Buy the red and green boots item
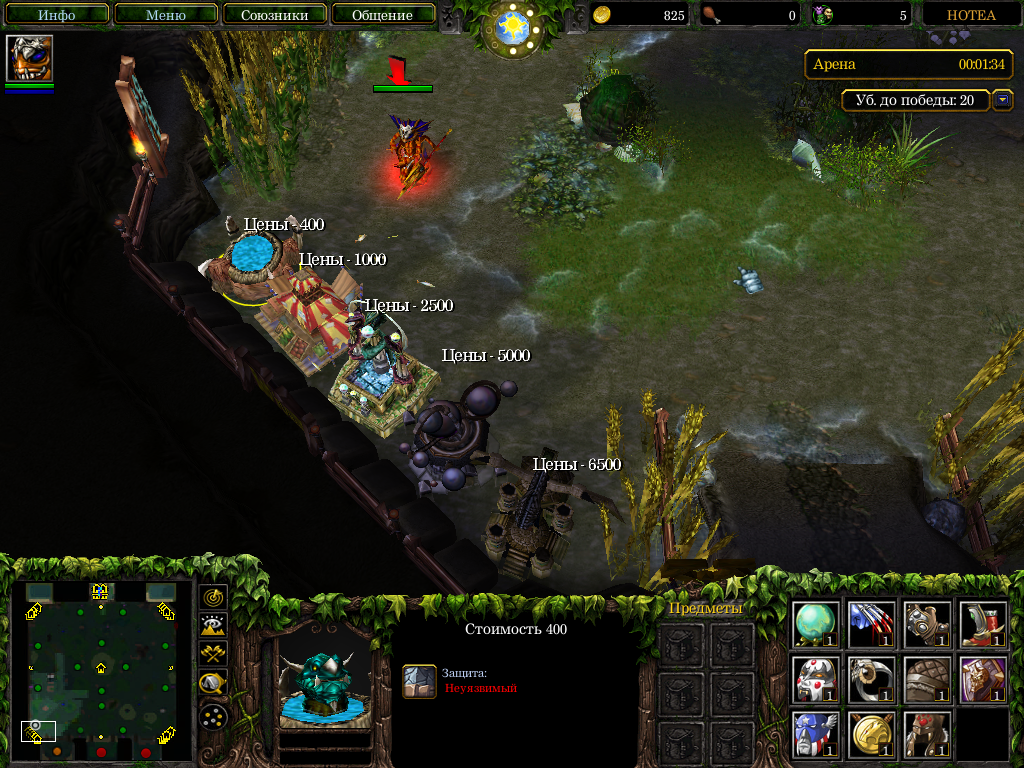The width and height of the screenshot is (1024, 768). pyautogui.click(x=982, y=623)
